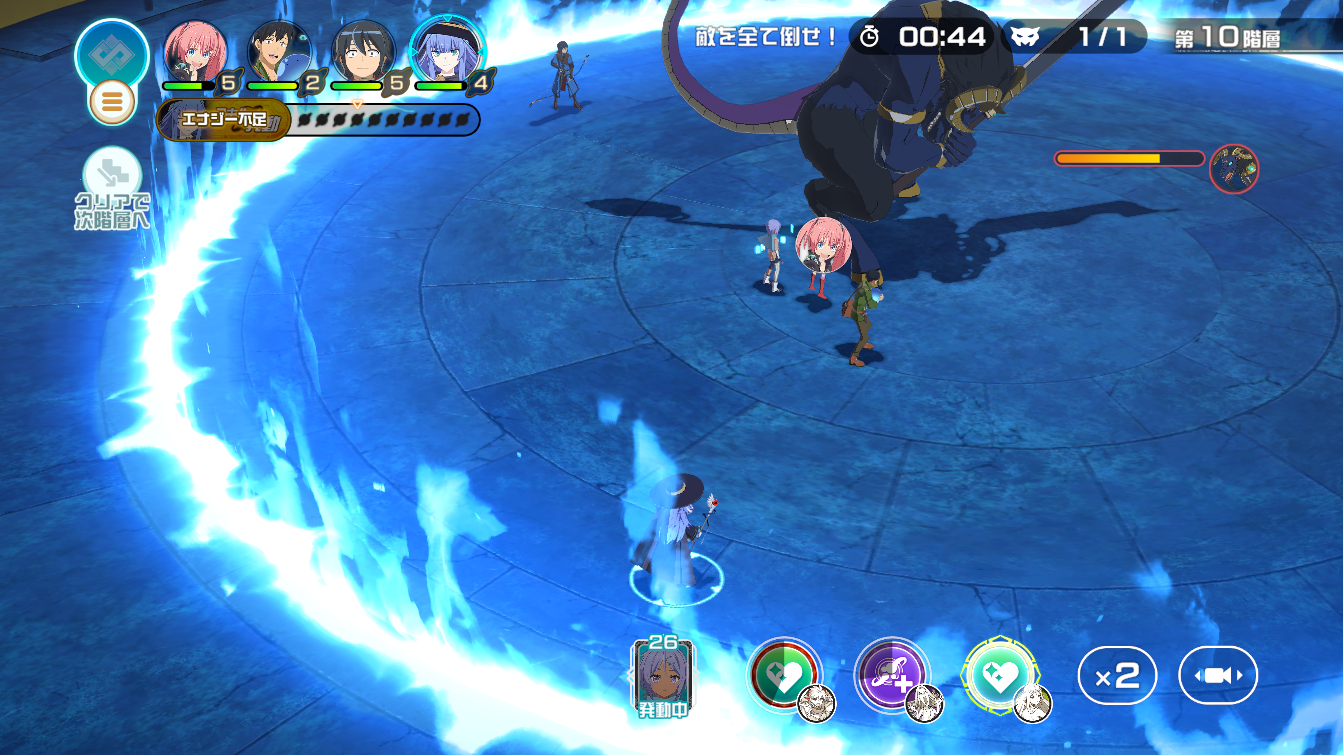The height and width of the screenshot is (755, 1343).
Task: Tap the エナジー不足 skill gauge button
Action: tap(224, 121)
